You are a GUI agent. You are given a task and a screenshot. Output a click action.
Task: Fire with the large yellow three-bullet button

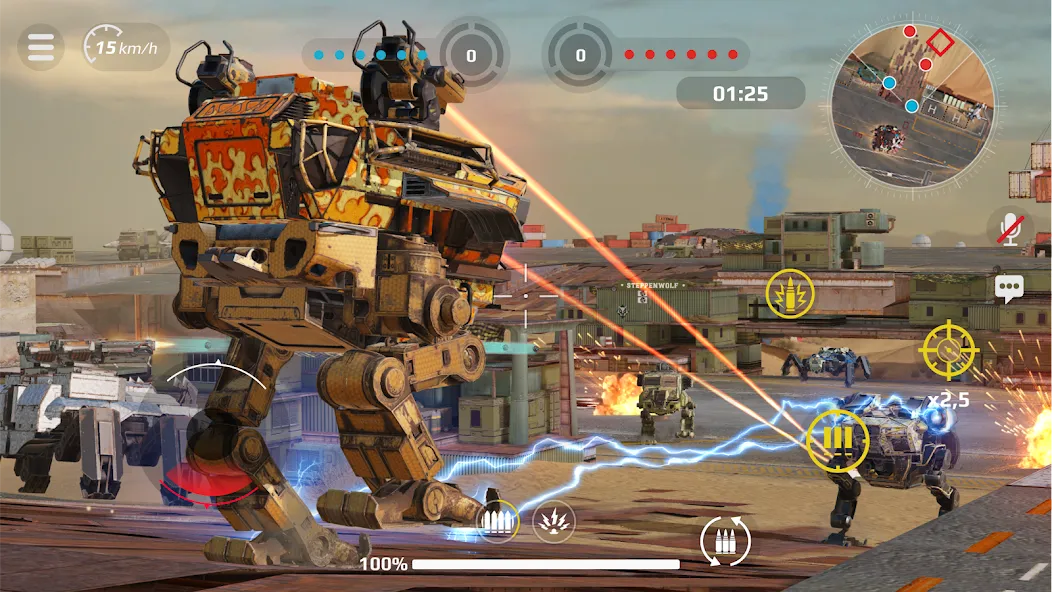click(x=837, y=440)
